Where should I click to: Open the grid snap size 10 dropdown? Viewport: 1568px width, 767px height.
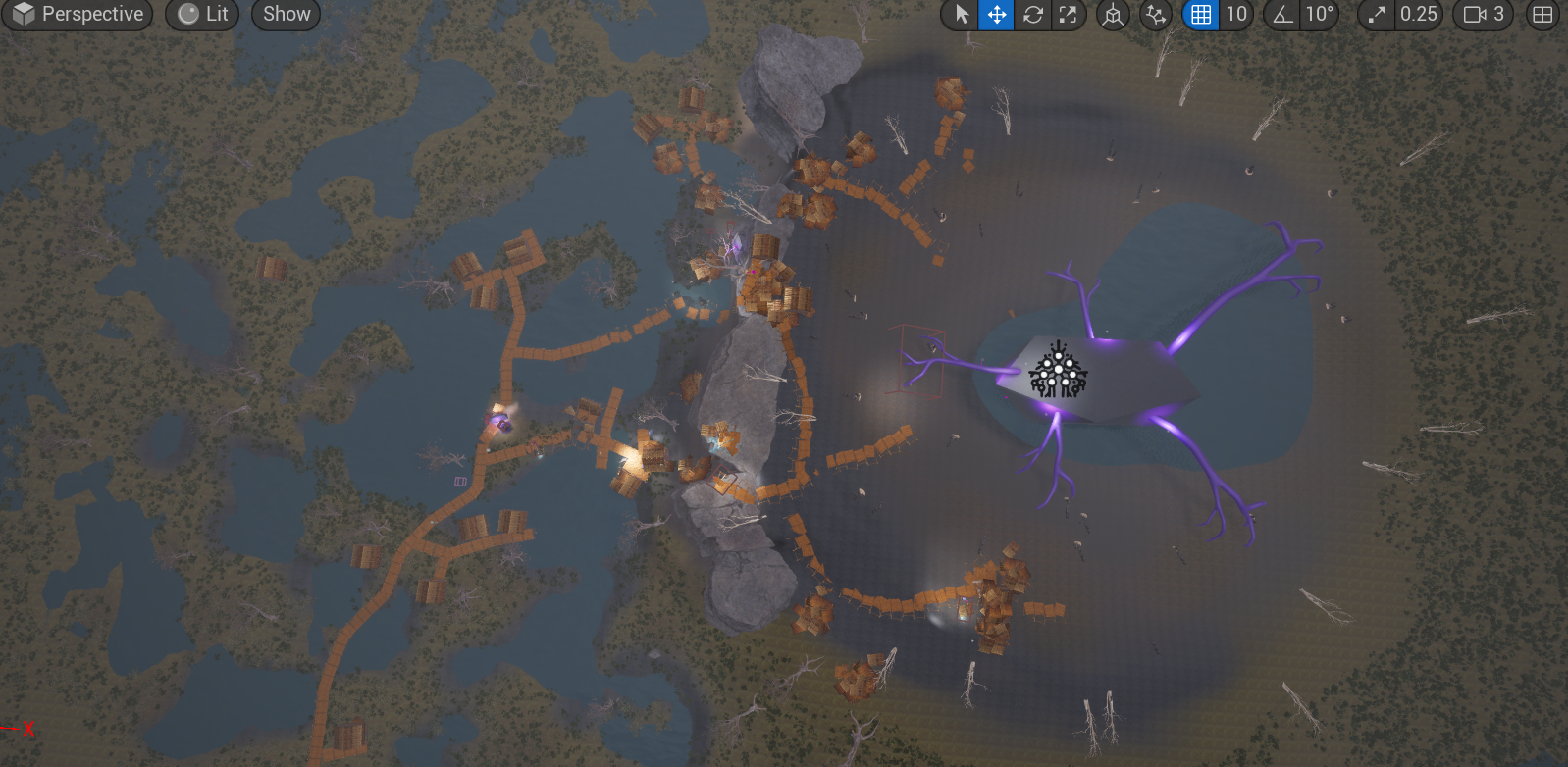(1235, 15)
